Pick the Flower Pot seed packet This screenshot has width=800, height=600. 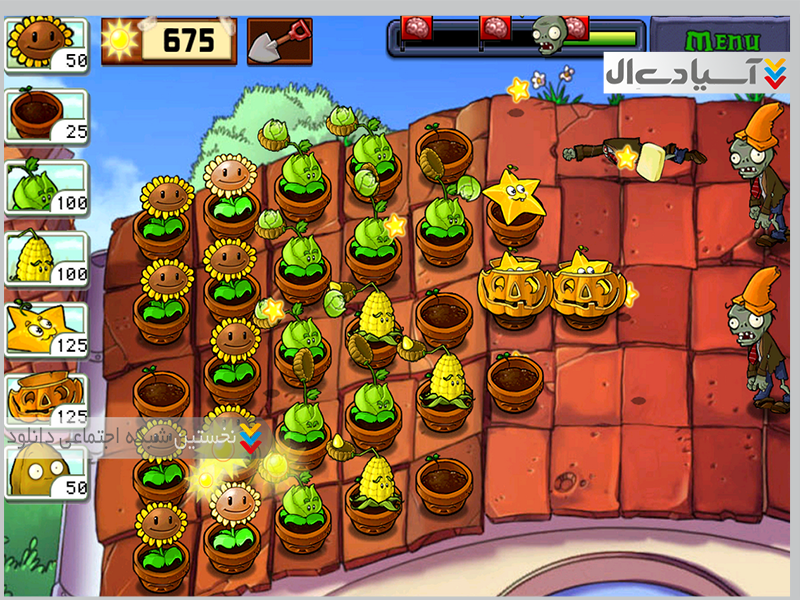click(47, 115)
